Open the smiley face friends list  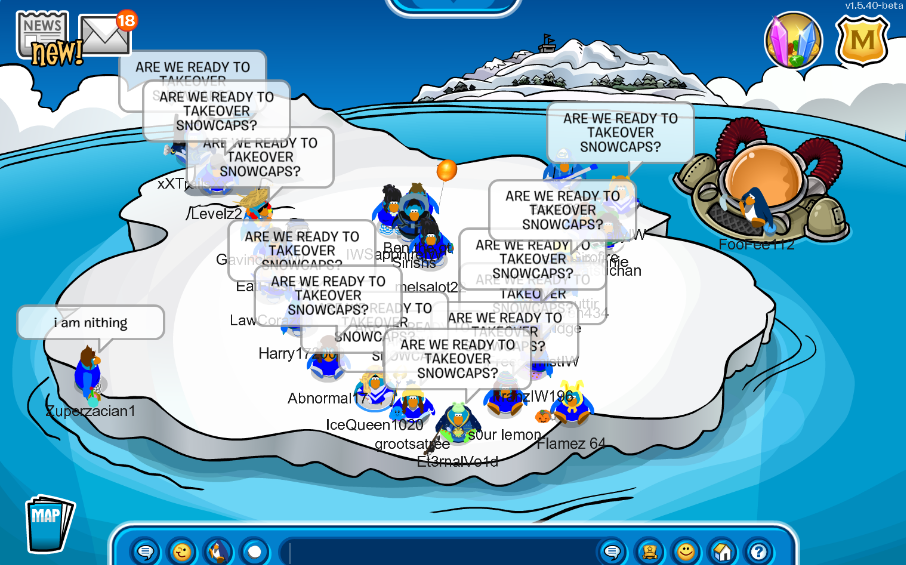[x=685, y=551]
